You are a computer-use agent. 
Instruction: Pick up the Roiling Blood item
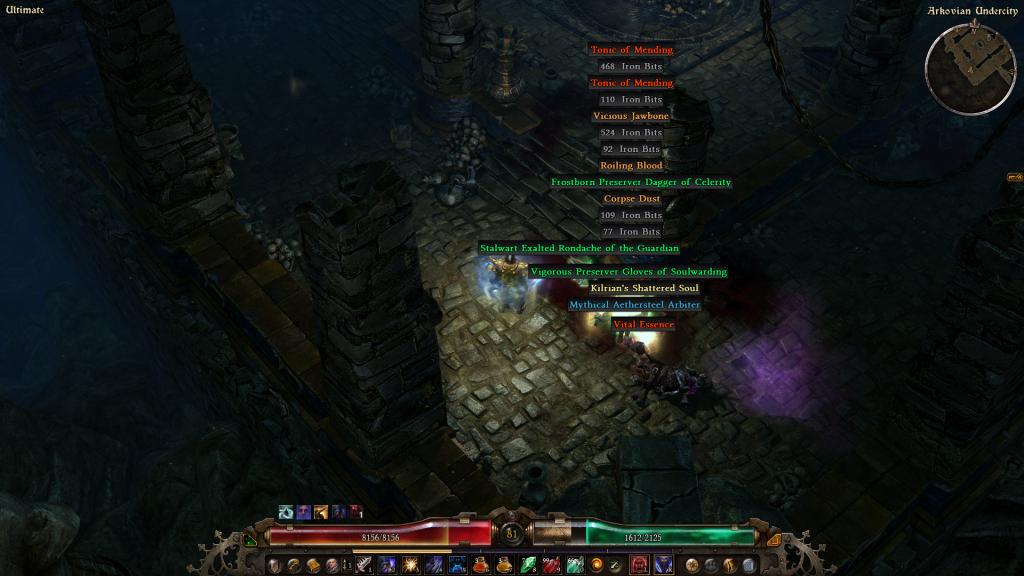click(x=631, y=166)
